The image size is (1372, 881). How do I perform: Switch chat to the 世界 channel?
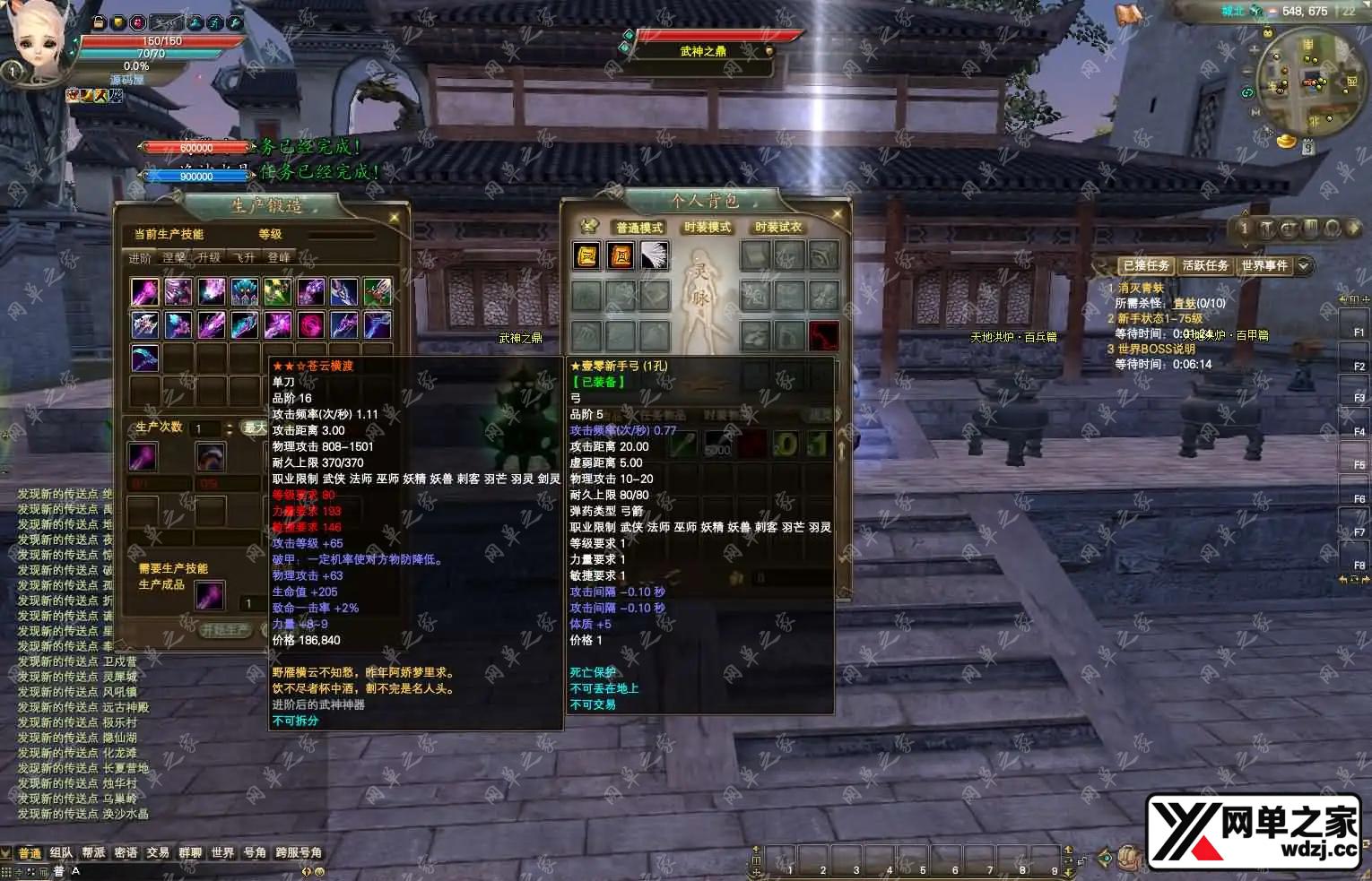222,853
